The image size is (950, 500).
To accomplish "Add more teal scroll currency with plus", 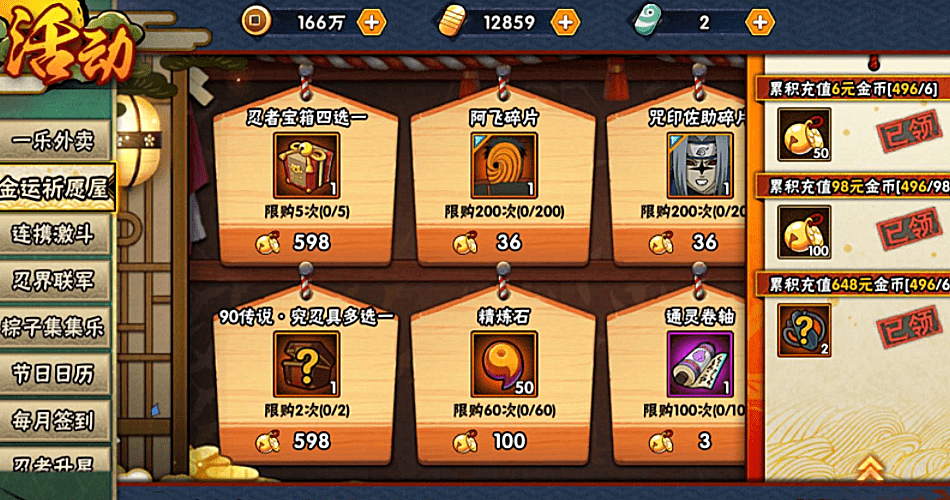I will click(761, 21).
